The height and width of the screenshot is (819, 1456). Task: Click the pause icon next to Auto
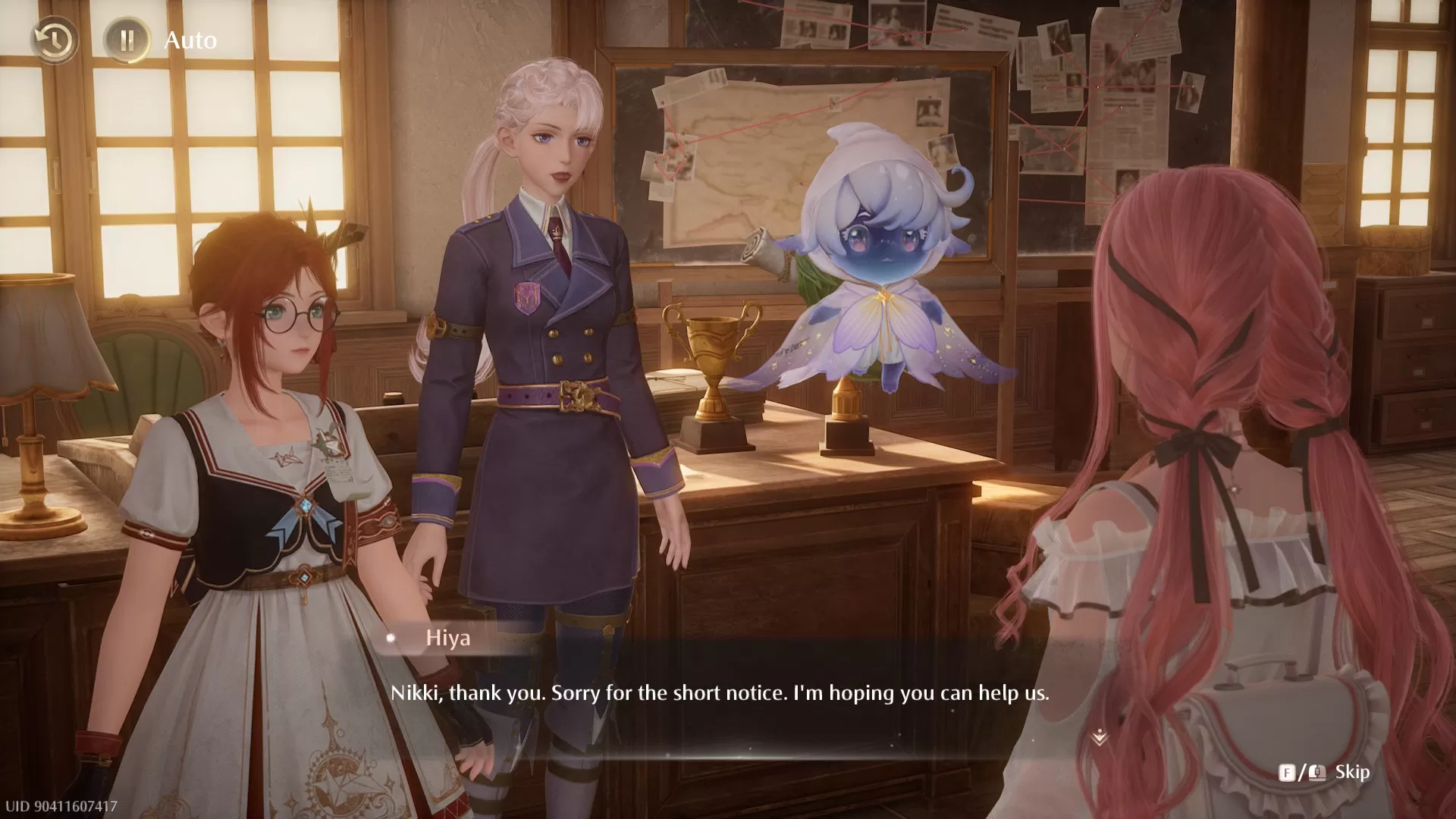pos(128,40)
